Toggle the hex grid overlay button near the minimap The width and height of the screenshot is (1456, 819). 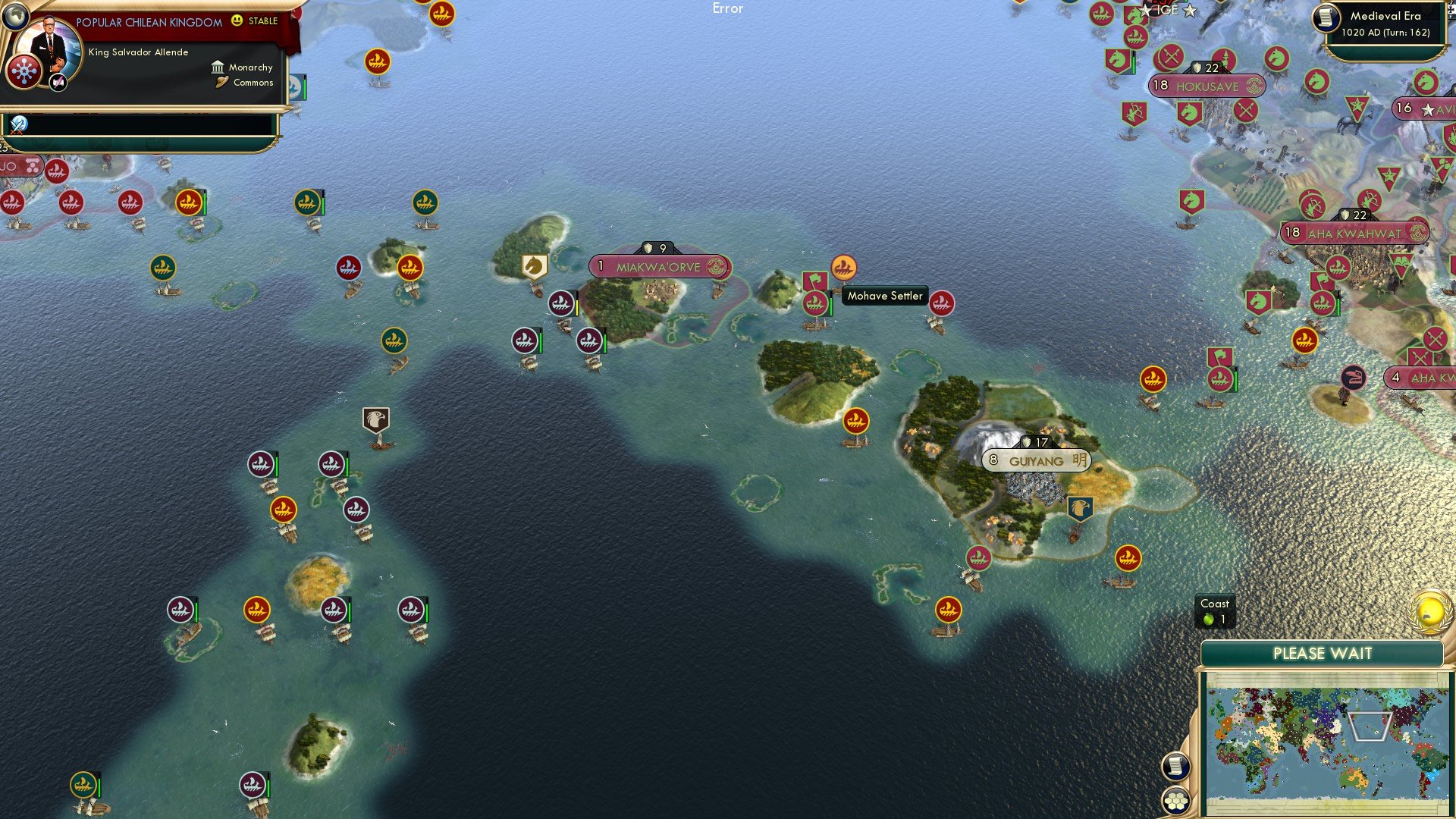click(x=1176, y=799)
